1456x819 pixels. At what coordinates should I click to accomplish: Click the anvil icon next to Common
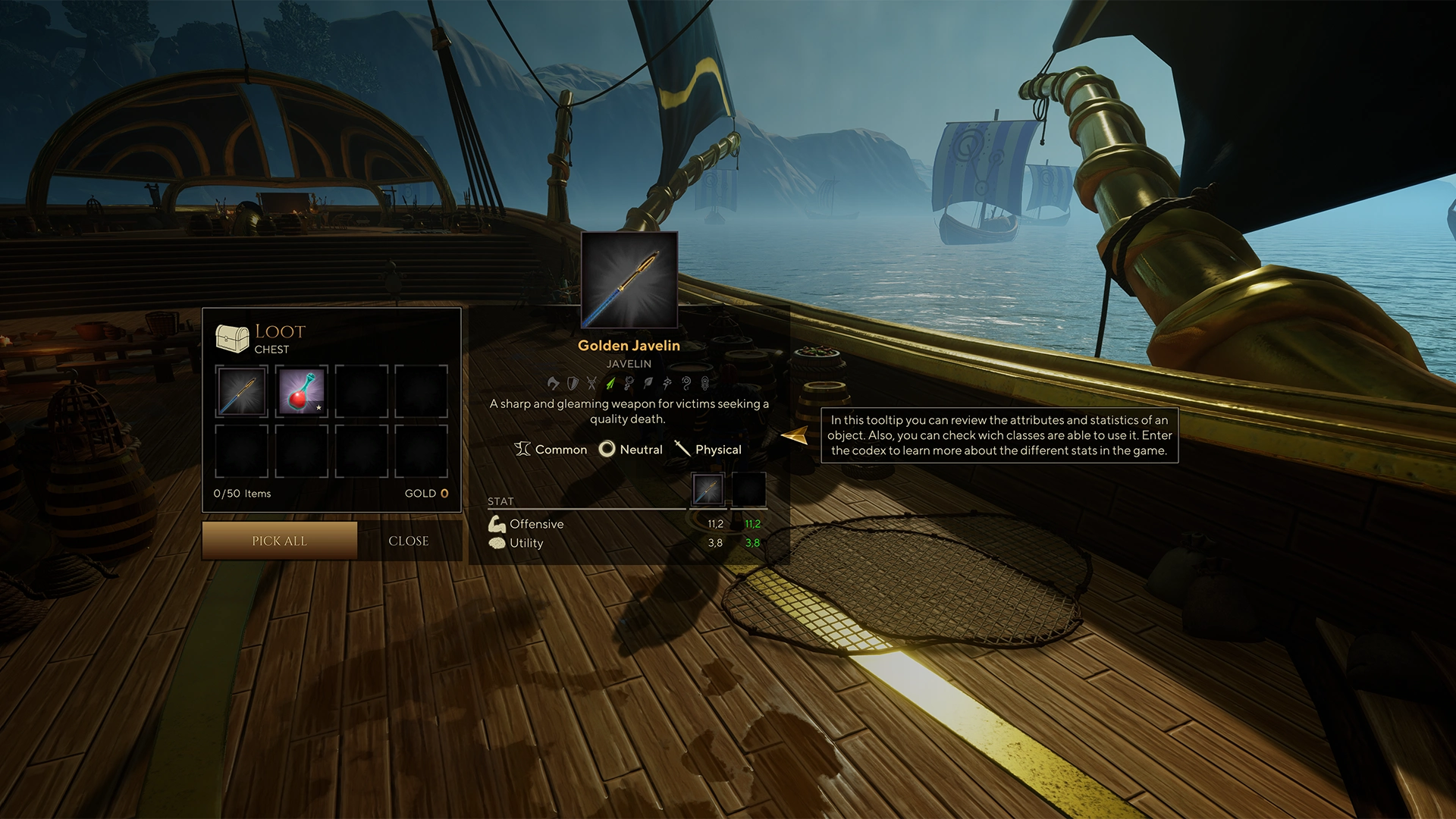point(523,449)
